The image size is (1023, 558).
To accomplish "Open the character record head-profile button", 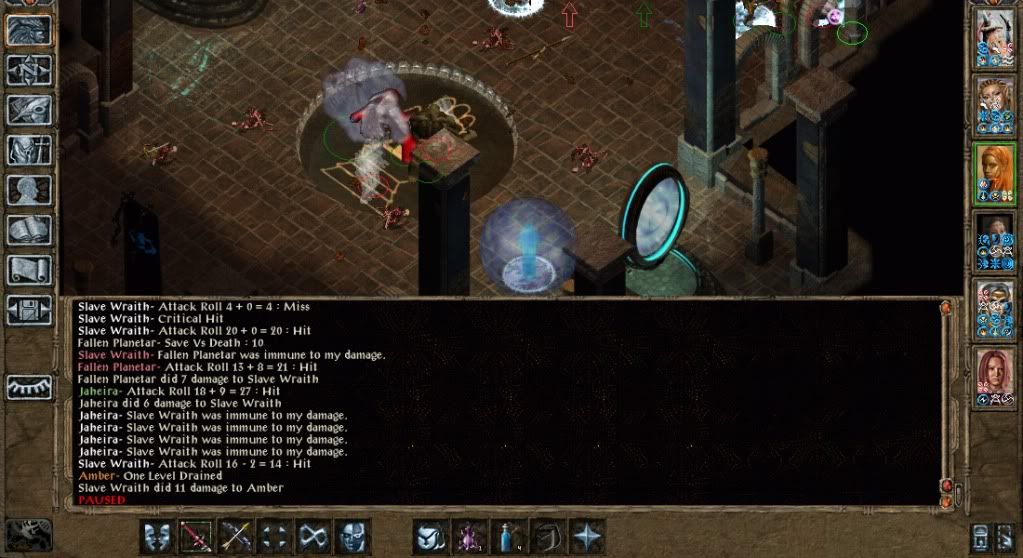I will pos(29,190).
